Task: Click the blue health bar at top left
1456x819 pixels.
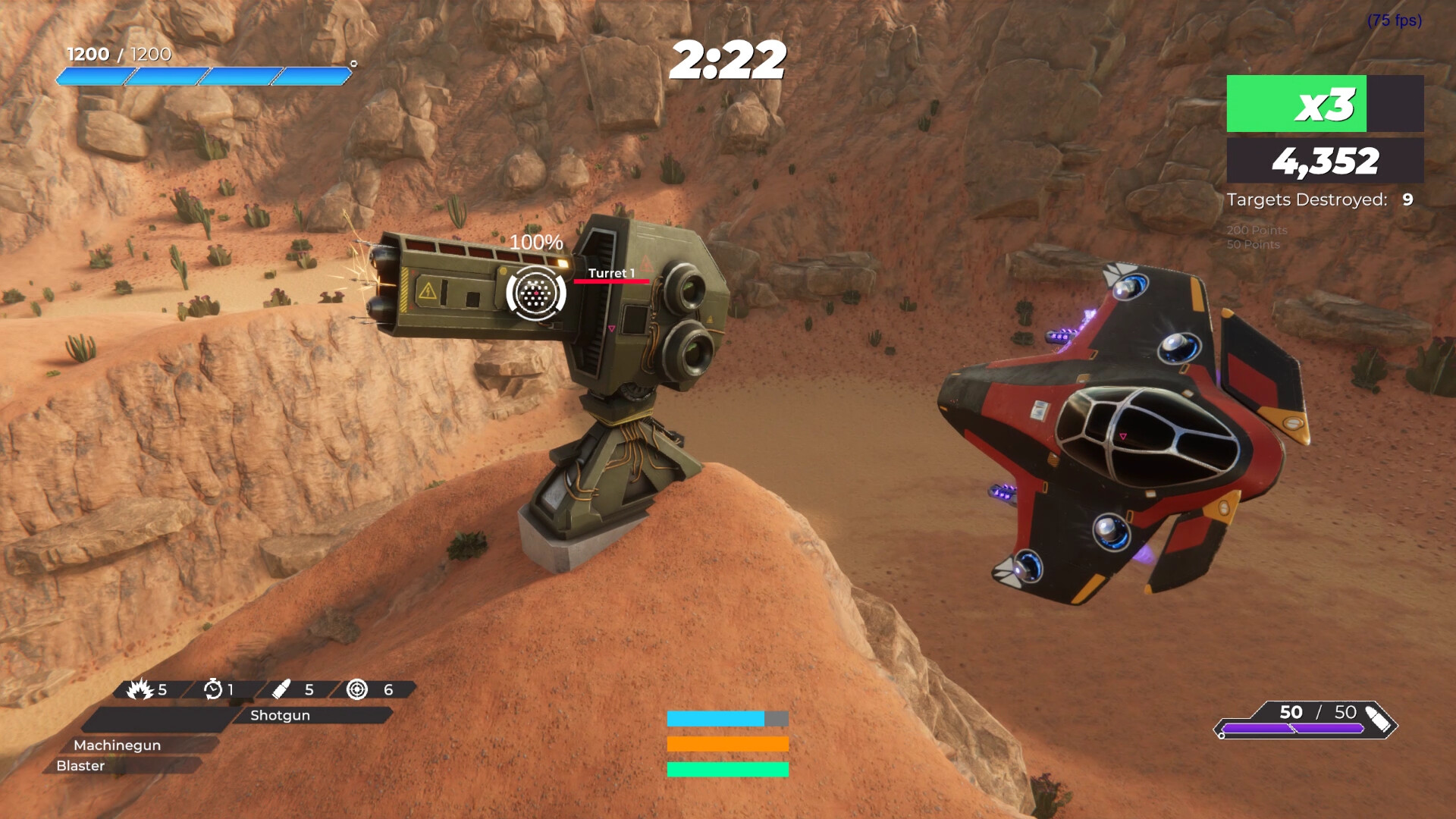Action: [x=203, y=76]
